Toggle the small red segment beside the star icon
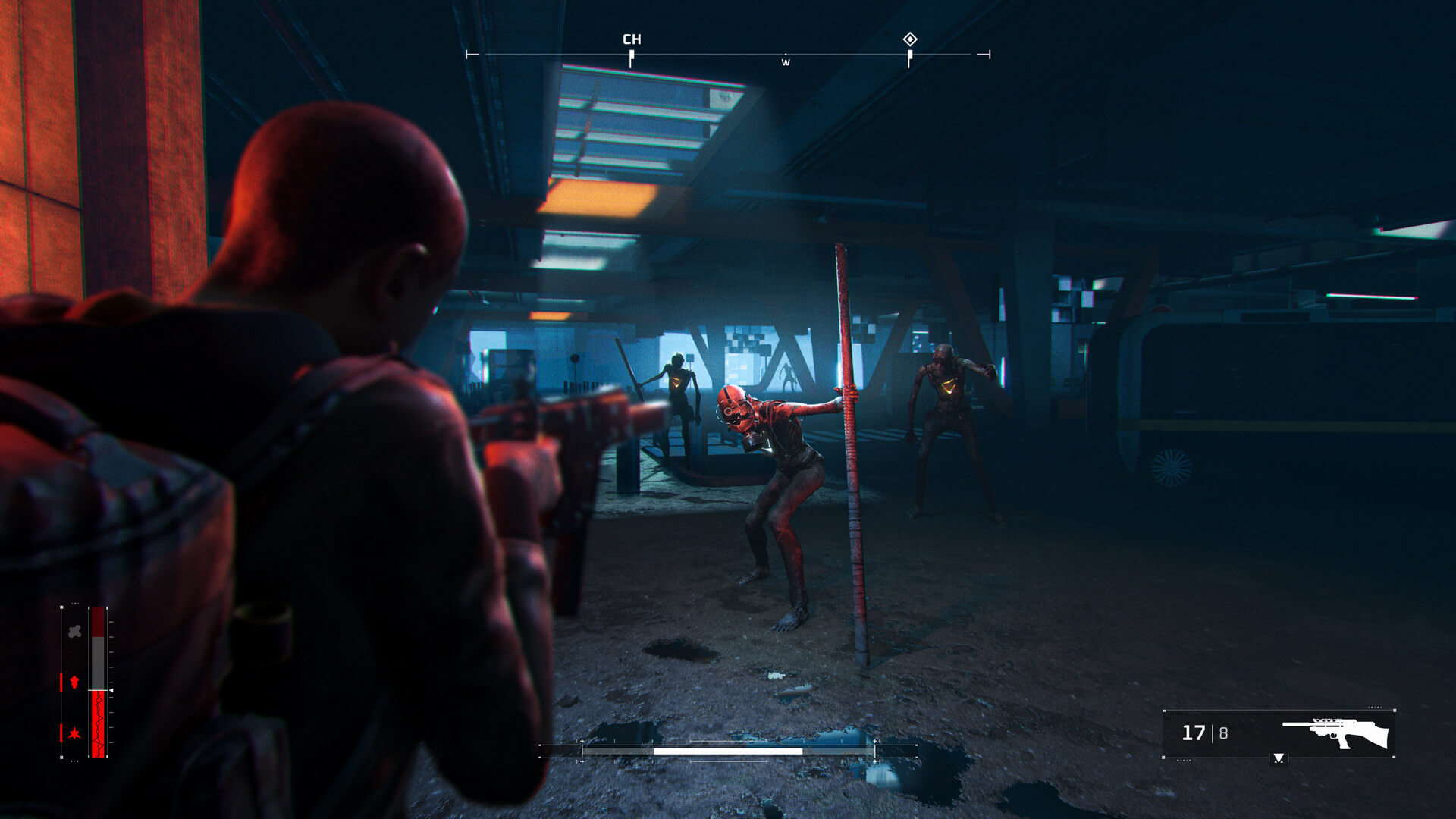 pyautogui.click(x=61, y=733)
